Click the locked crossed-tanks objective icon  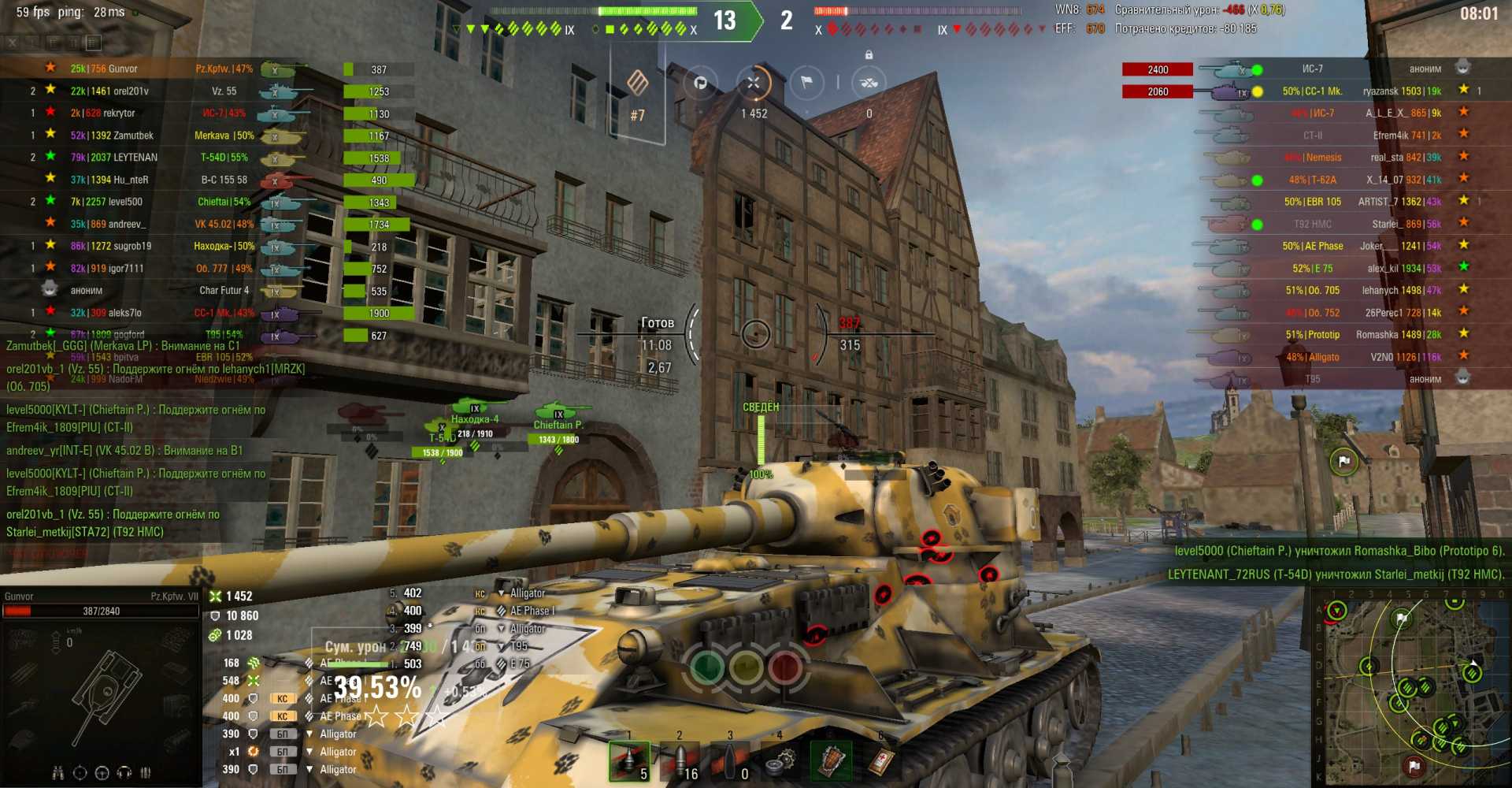tap(869, 83)
